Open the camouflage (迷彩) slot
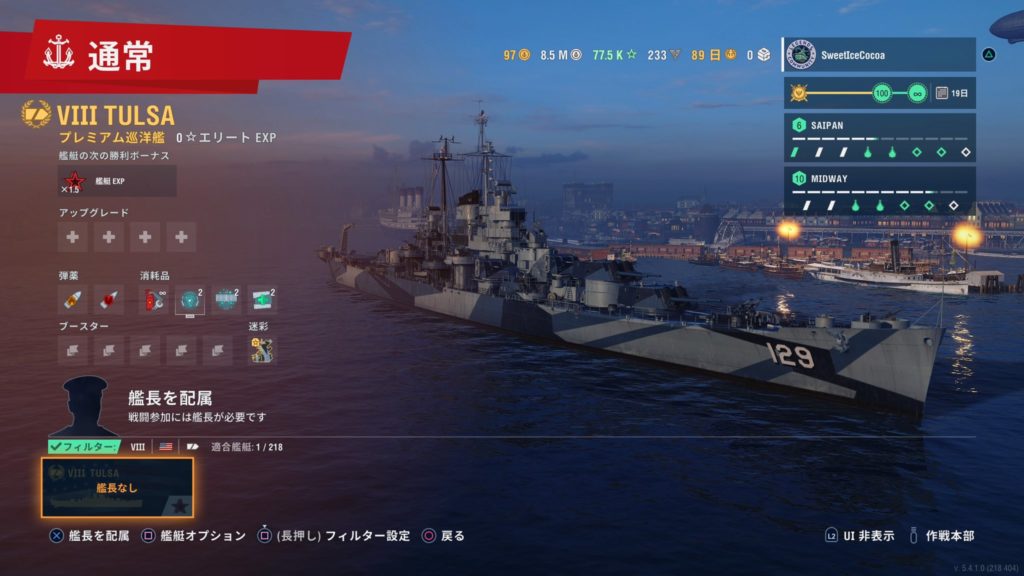The image size is (1024, 576). click(262, 350)
